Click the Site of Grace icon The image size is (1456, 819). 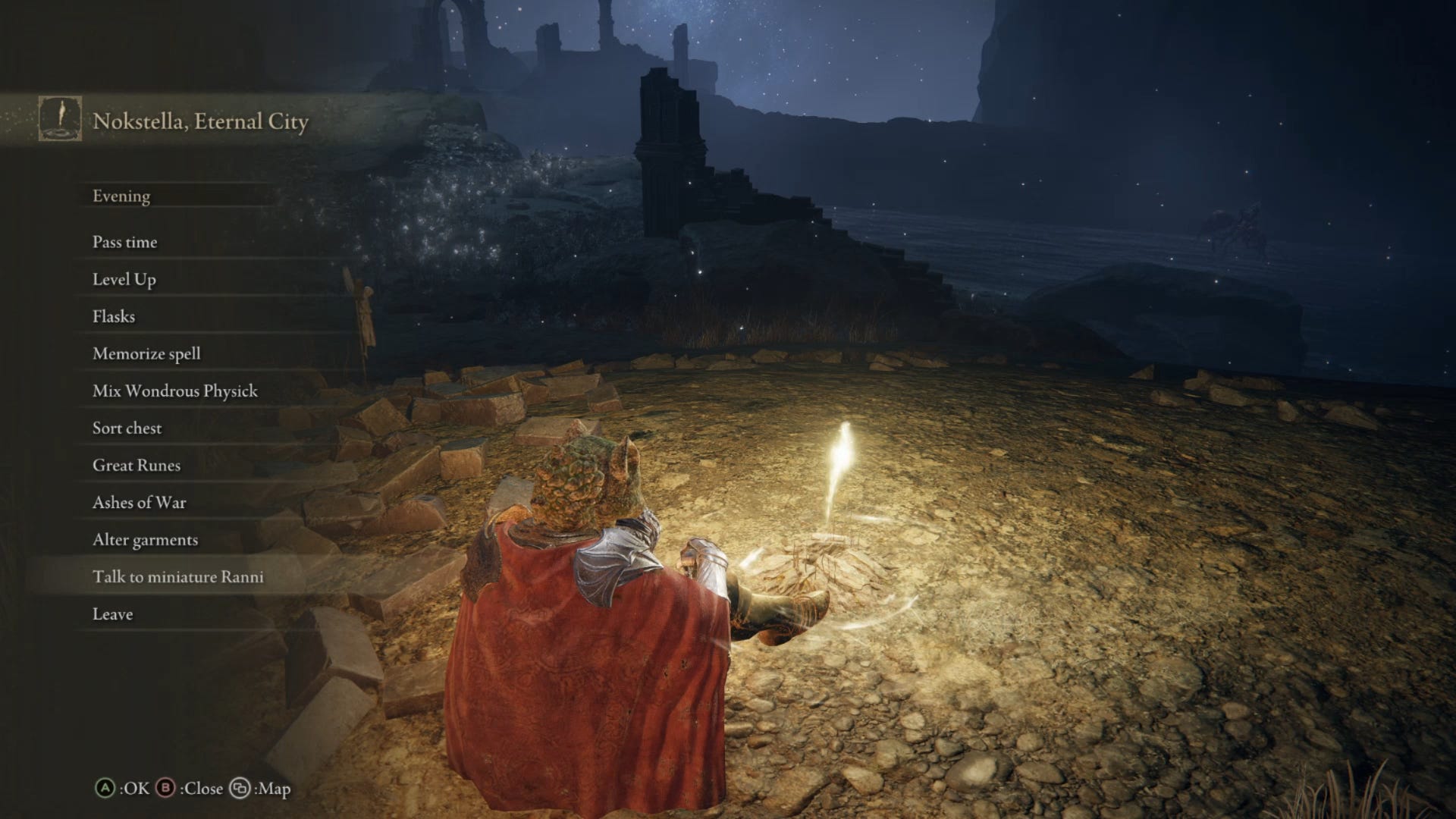(x=59, y=118)
